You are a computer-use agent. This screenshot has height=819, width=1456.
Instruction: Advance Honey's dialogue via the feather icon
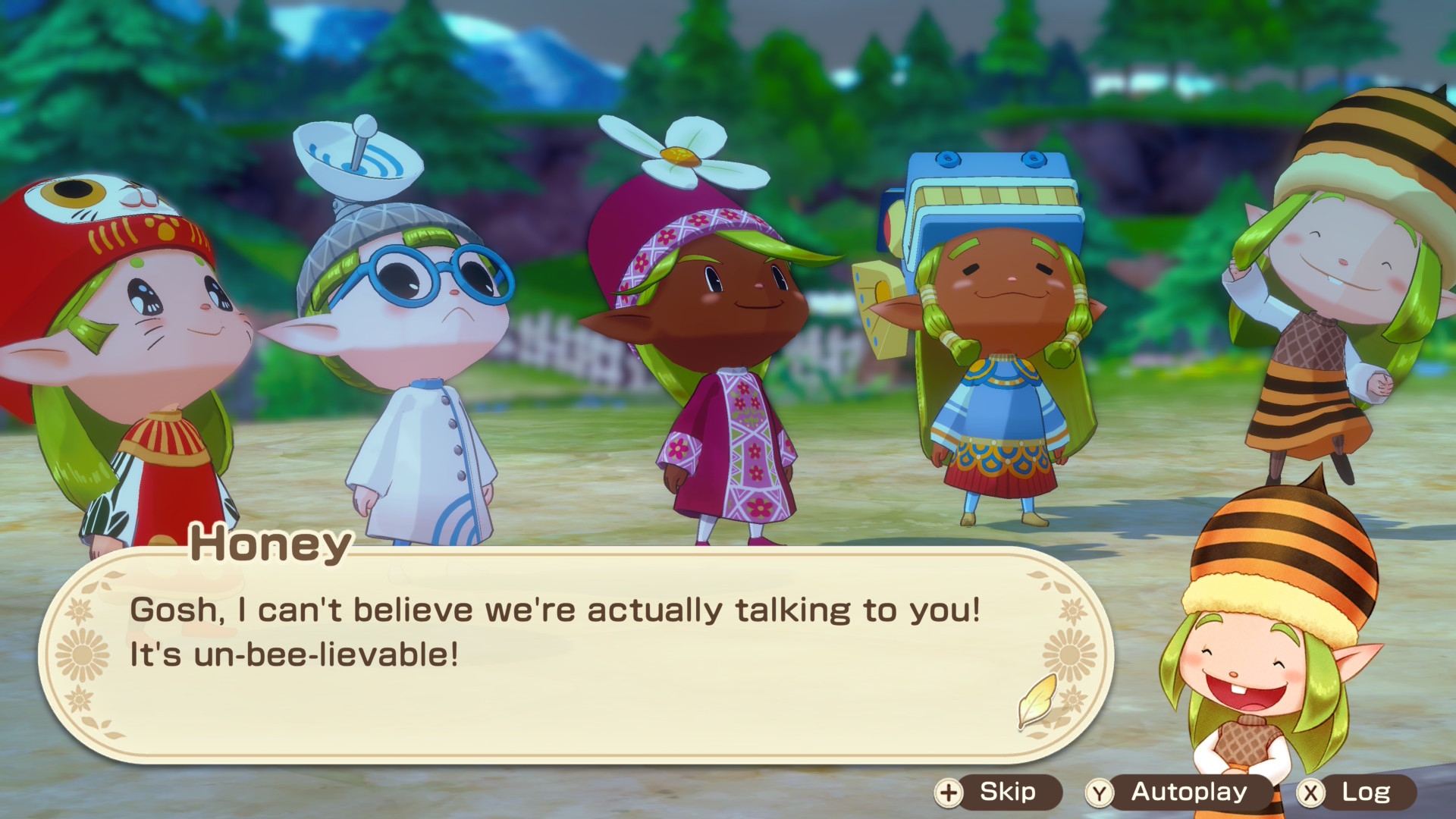(1037, 701)
